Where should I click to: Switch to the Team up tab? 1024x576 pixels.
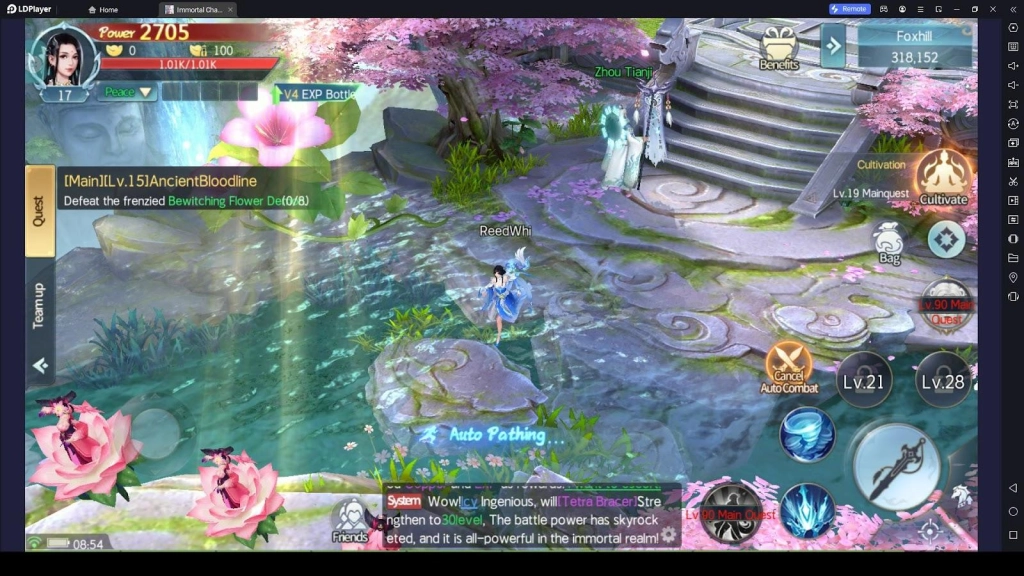tap(39, 306)
